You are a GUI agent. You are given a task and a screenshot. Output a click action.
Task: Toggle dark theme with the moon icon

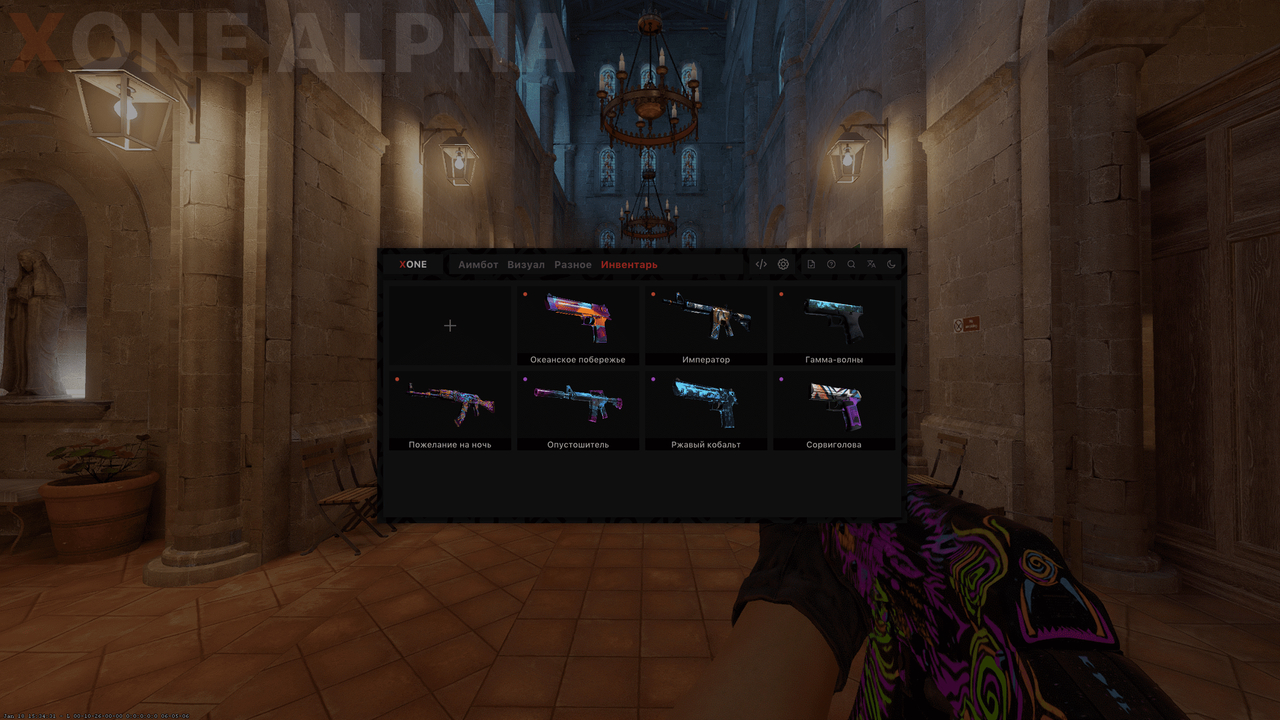click(x=892, y=264)
